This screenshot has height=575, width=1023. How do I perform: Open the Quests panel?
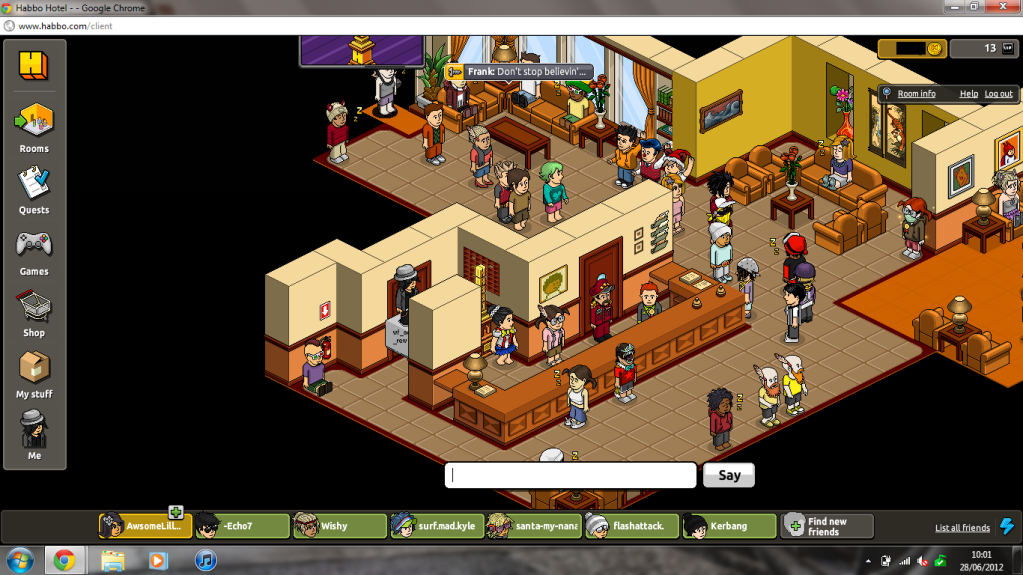pos(34,189)
